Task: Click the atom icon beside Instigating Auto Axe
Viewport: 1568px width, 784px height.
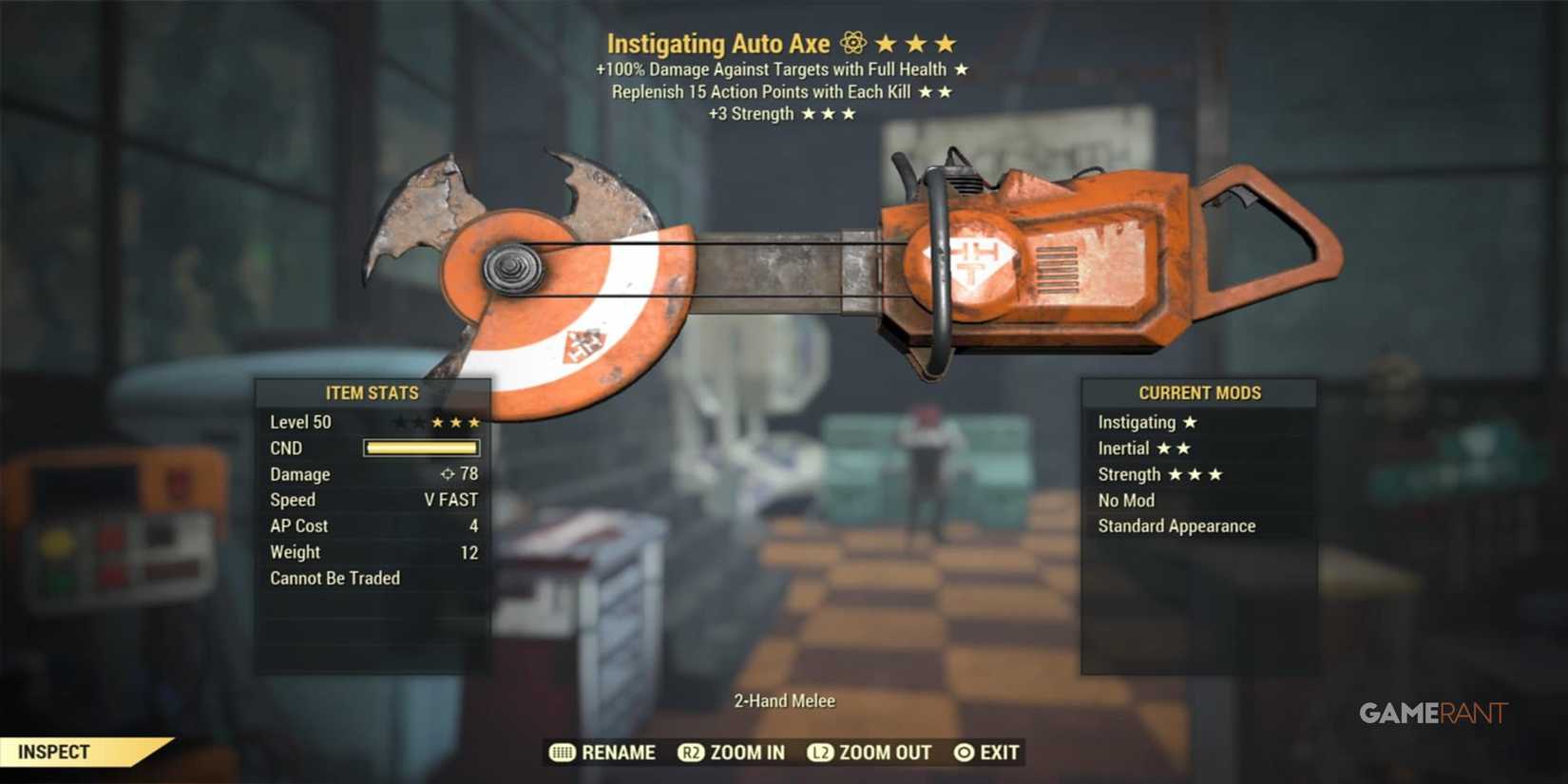Action: click(852, 43)
